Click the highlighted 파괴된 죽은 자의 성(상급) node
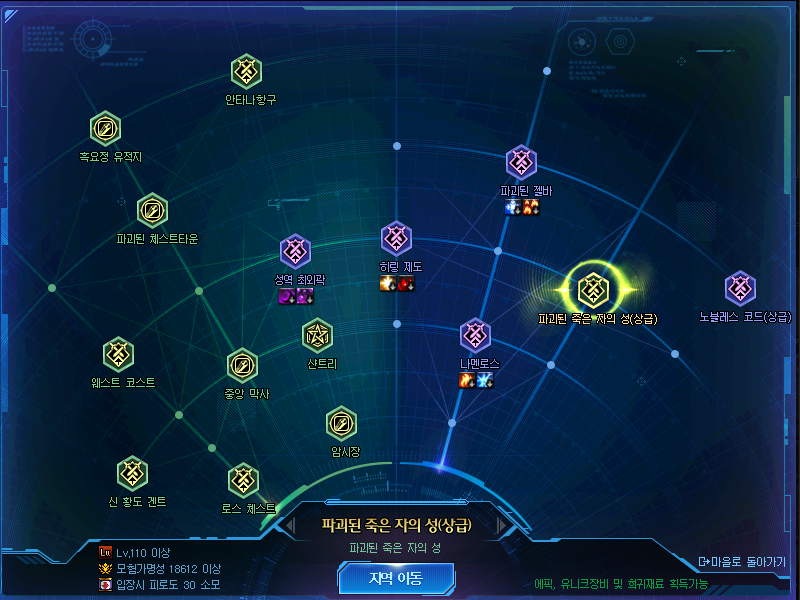The width and height of the screenshot is (800, 600). coord(594,288)
